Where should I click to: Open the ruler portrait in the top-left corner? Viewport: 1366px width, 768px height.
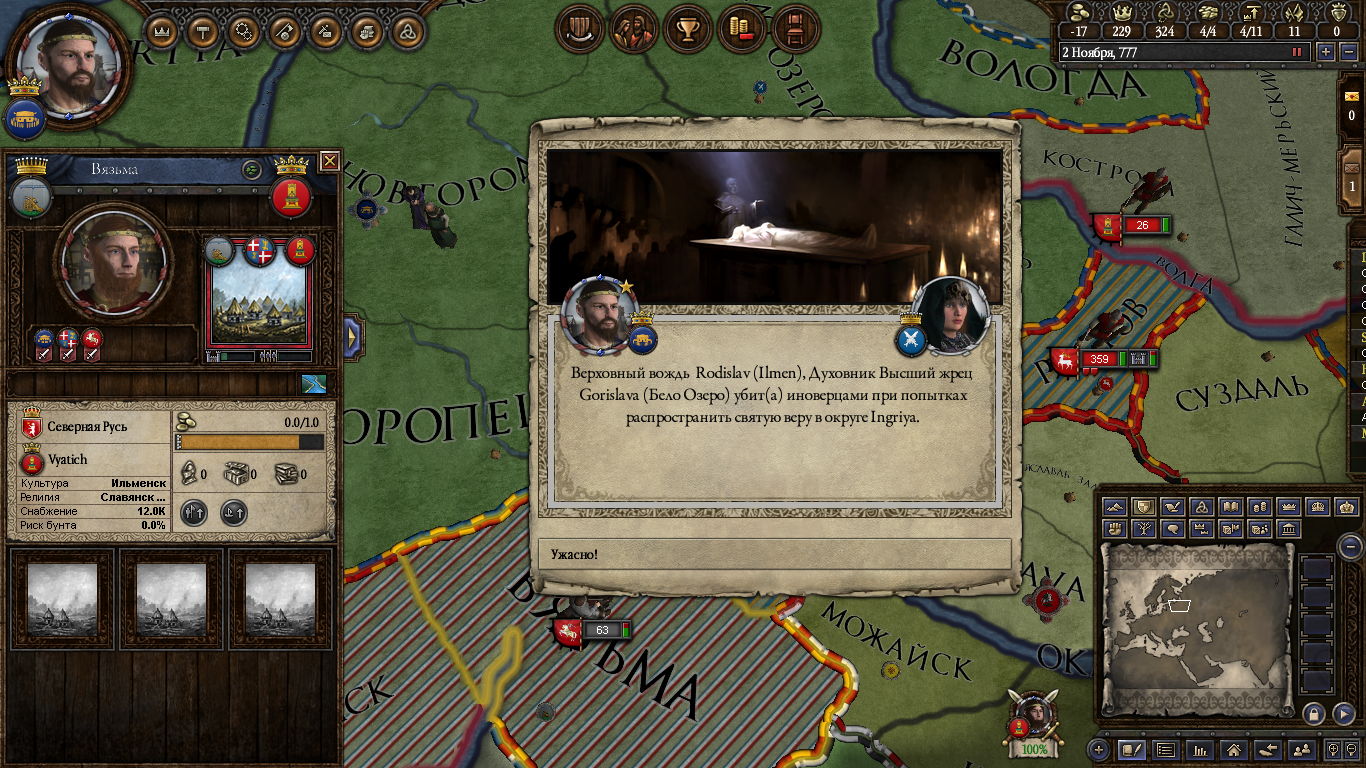[70, 64]
